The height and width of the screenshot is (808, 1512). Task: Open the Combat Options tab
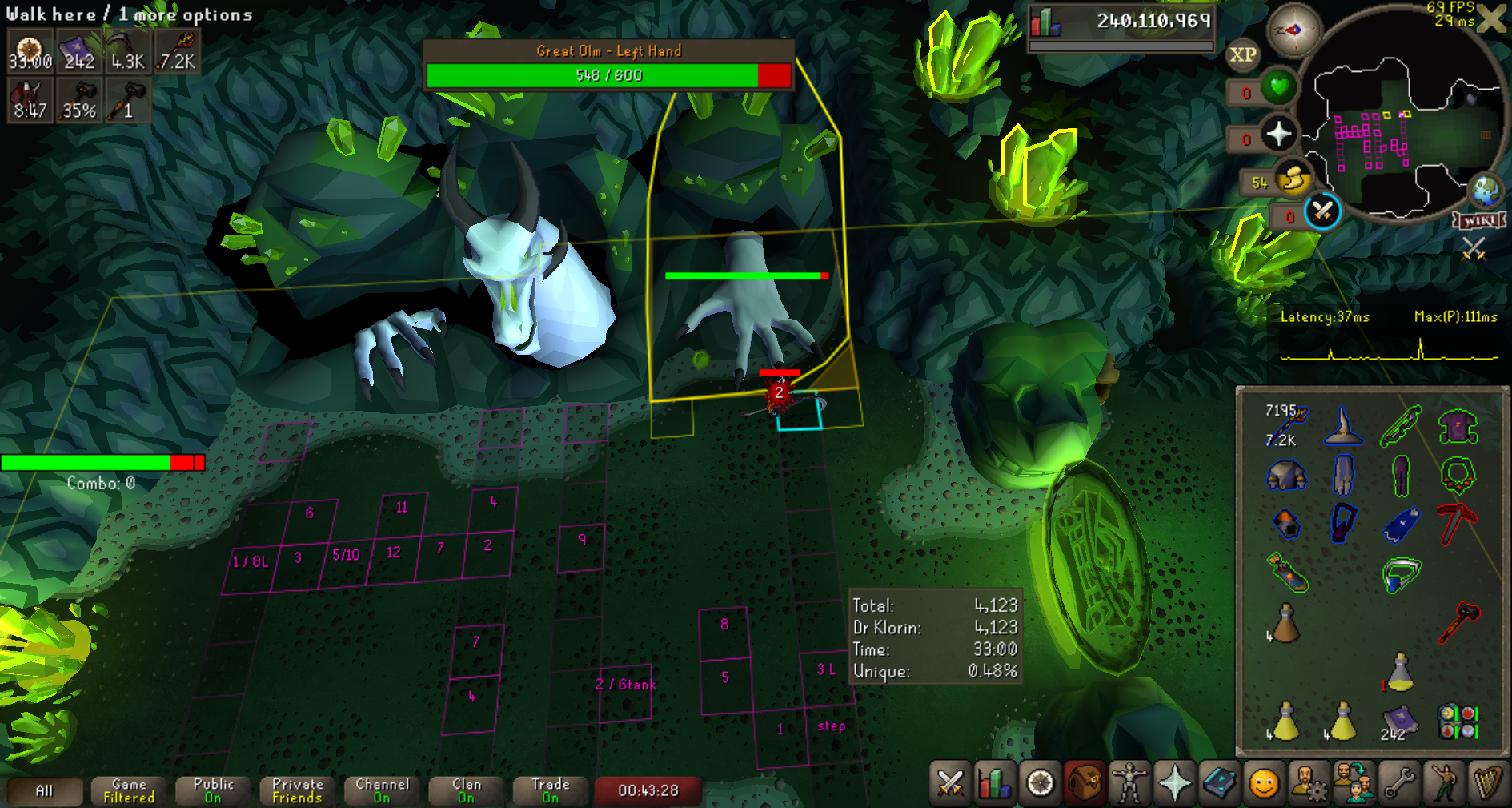950,782
